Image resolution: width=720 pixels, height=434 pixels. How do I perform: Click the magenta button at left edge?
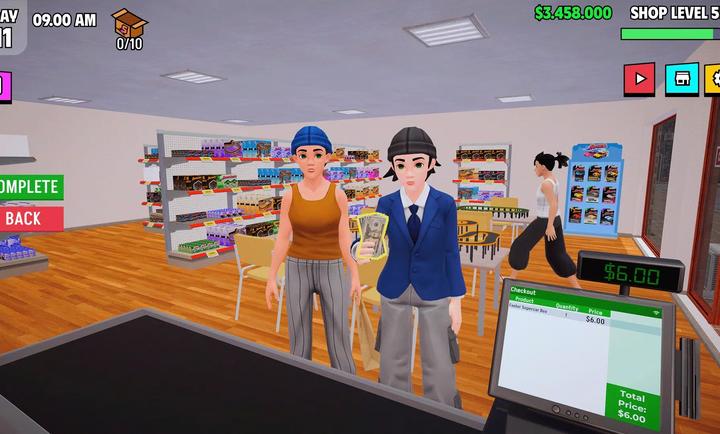pyautogui.click(x=3, y=86)
